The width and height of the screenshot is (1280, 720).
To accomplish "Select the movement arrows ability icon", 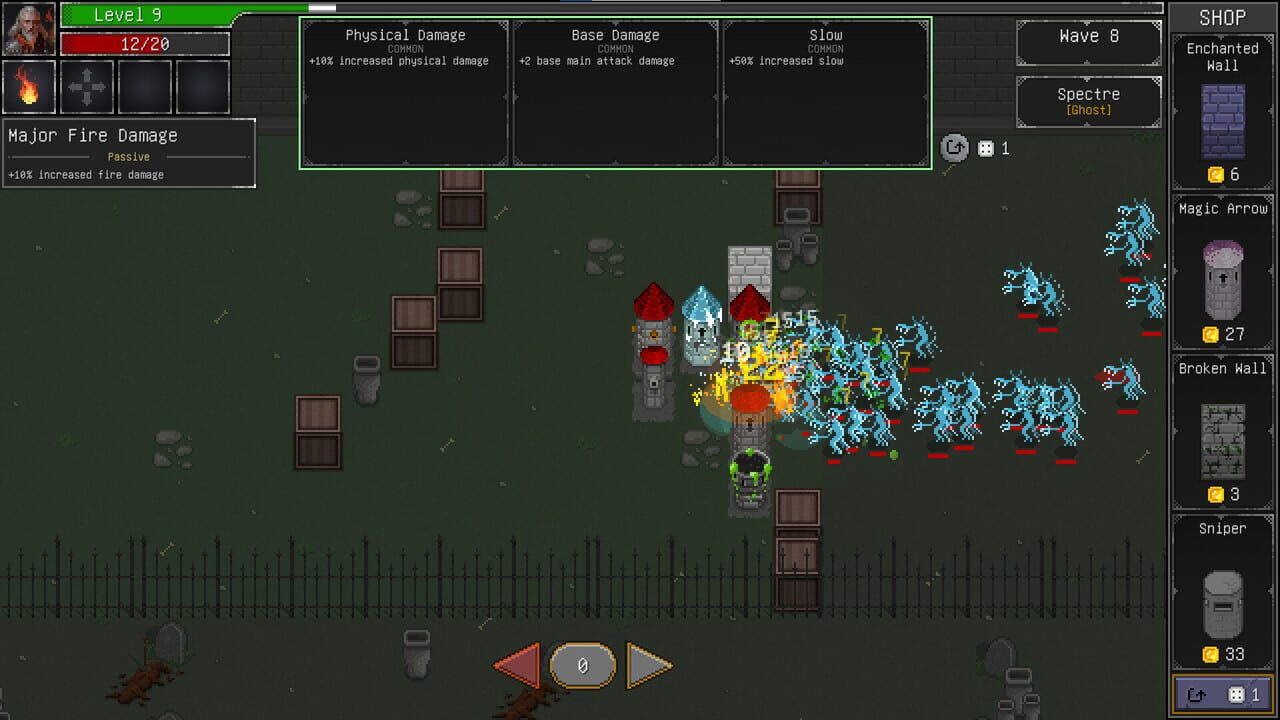I will pos(87,88).
